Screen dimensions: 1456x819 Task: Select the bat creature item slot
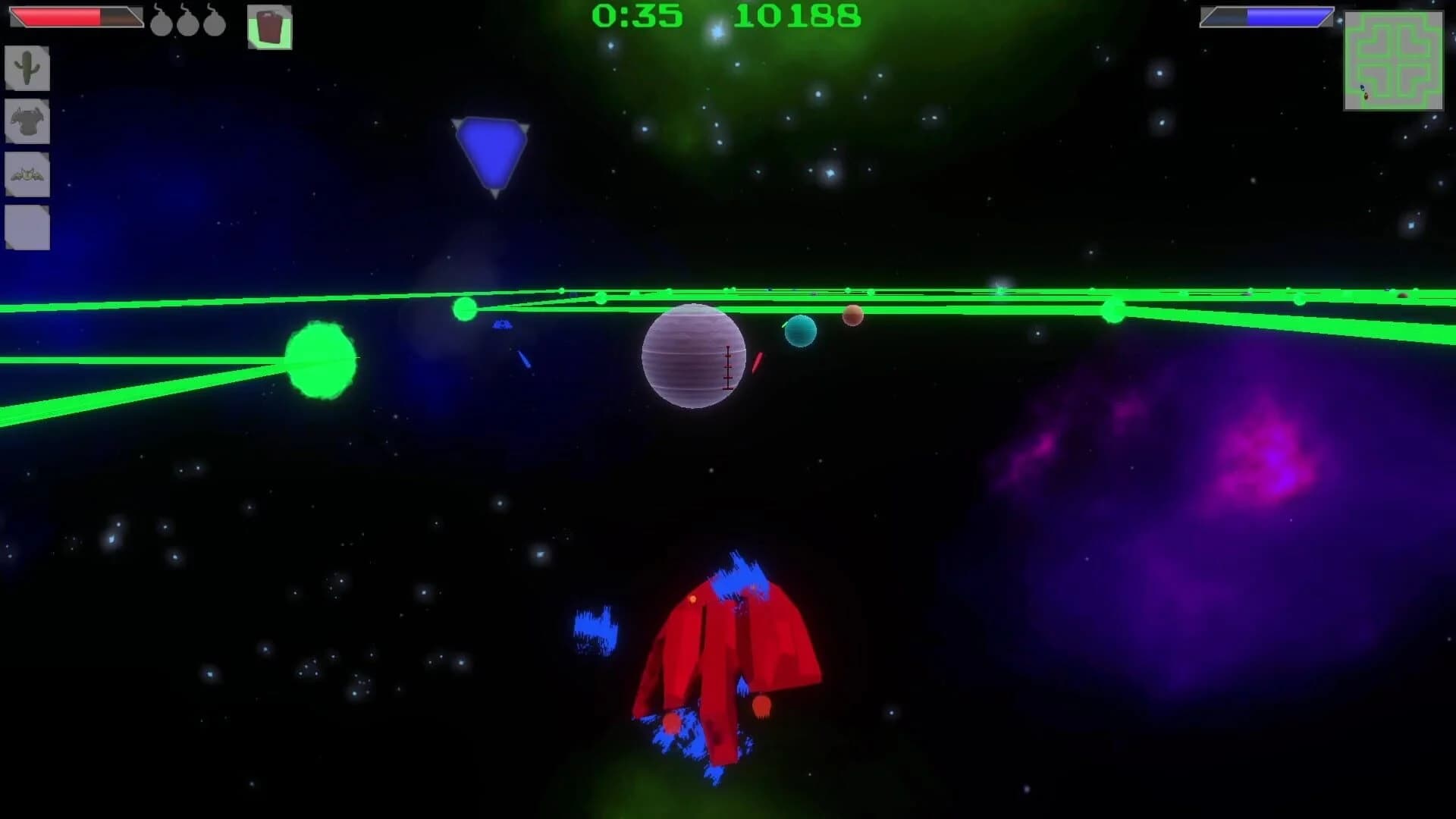[x=27, y=173]
